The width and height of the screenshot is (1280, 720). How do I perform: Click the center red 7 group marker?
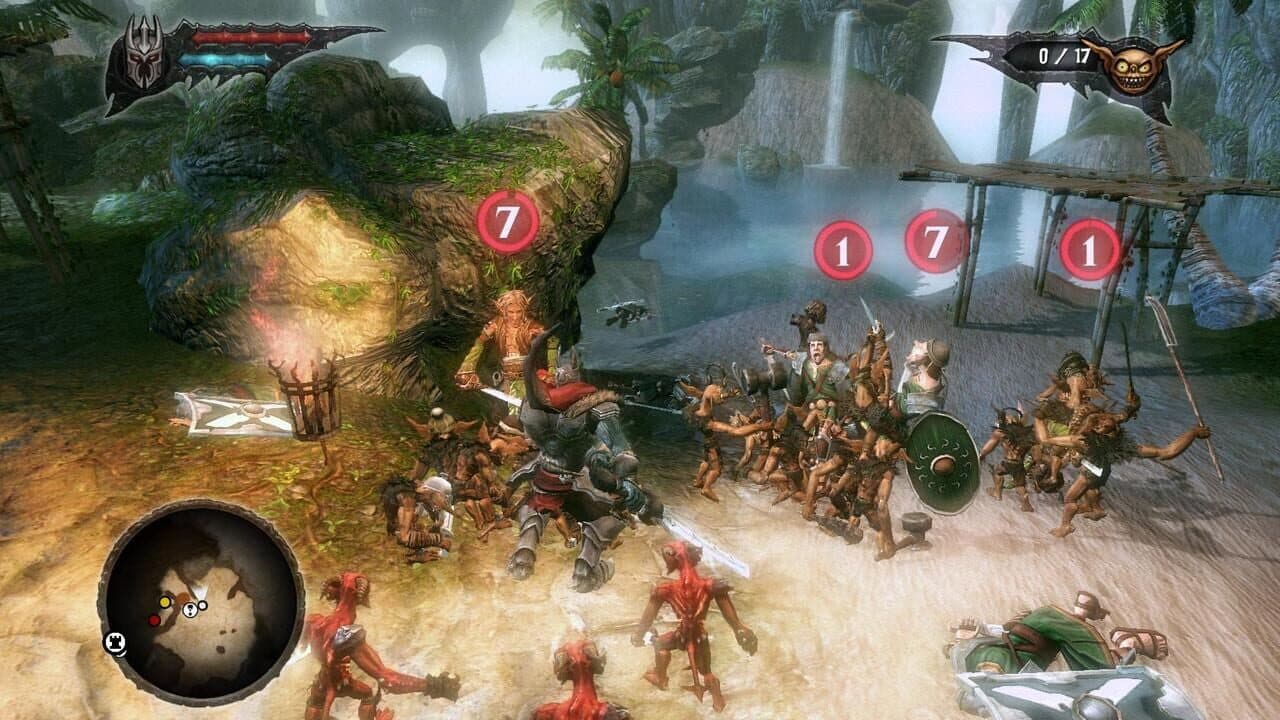click(935, 243)
